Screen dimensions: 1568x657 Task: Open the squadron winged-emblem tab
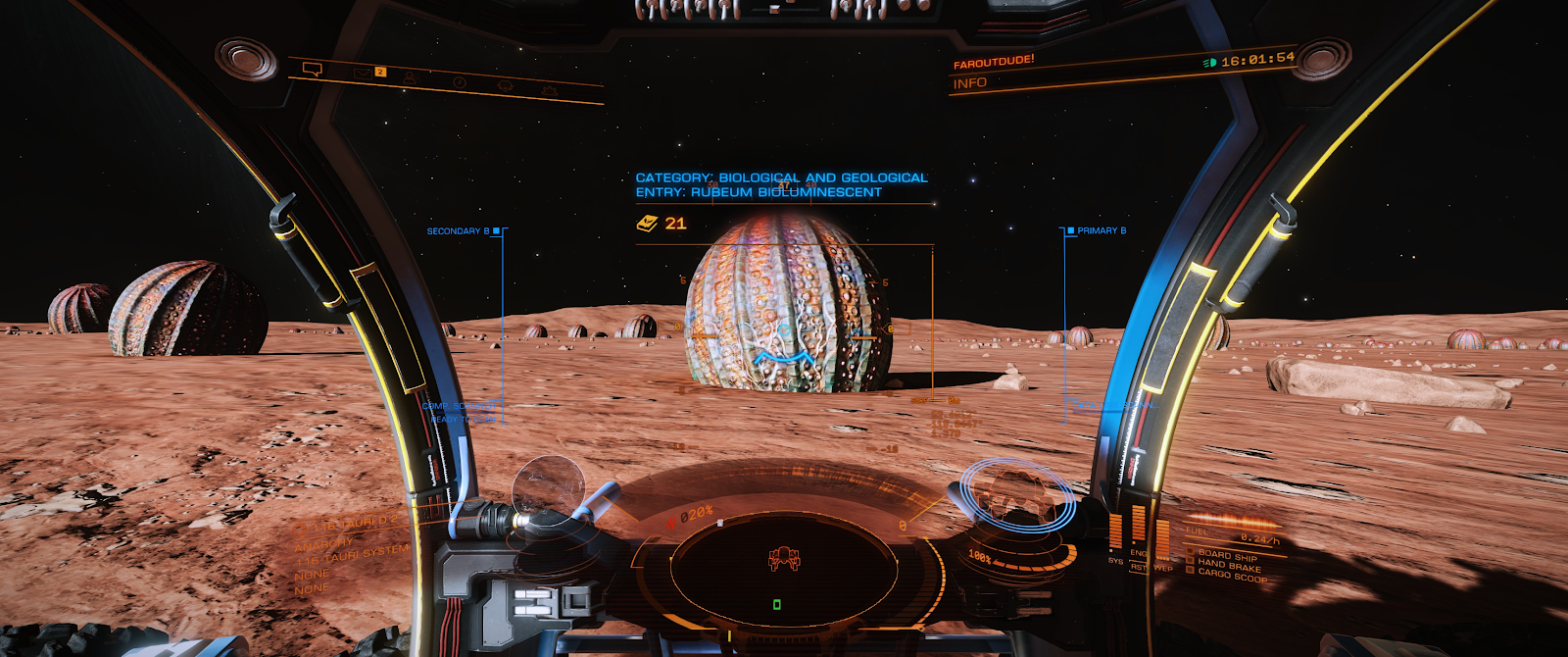pyautogui.click(x=505, y=86)
